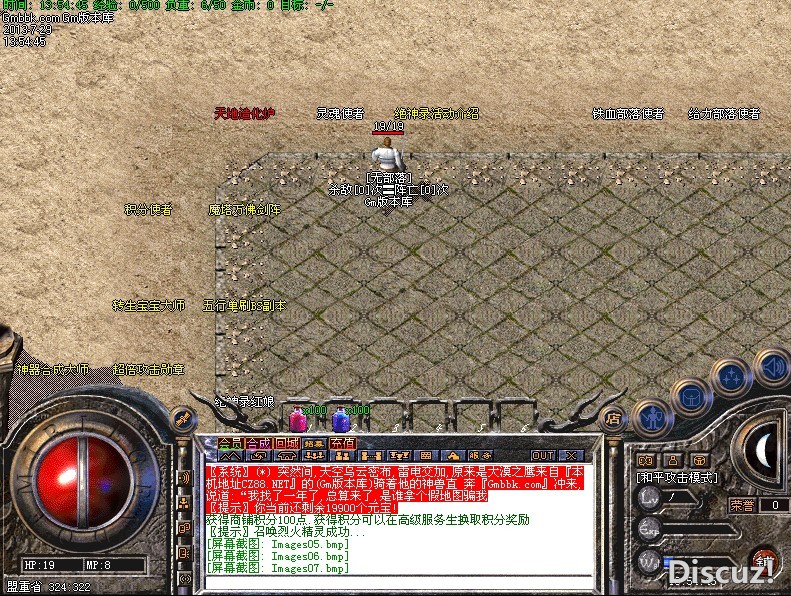Open the bag inventory round button
Screen dimensions: 791x596
point(690,396)
